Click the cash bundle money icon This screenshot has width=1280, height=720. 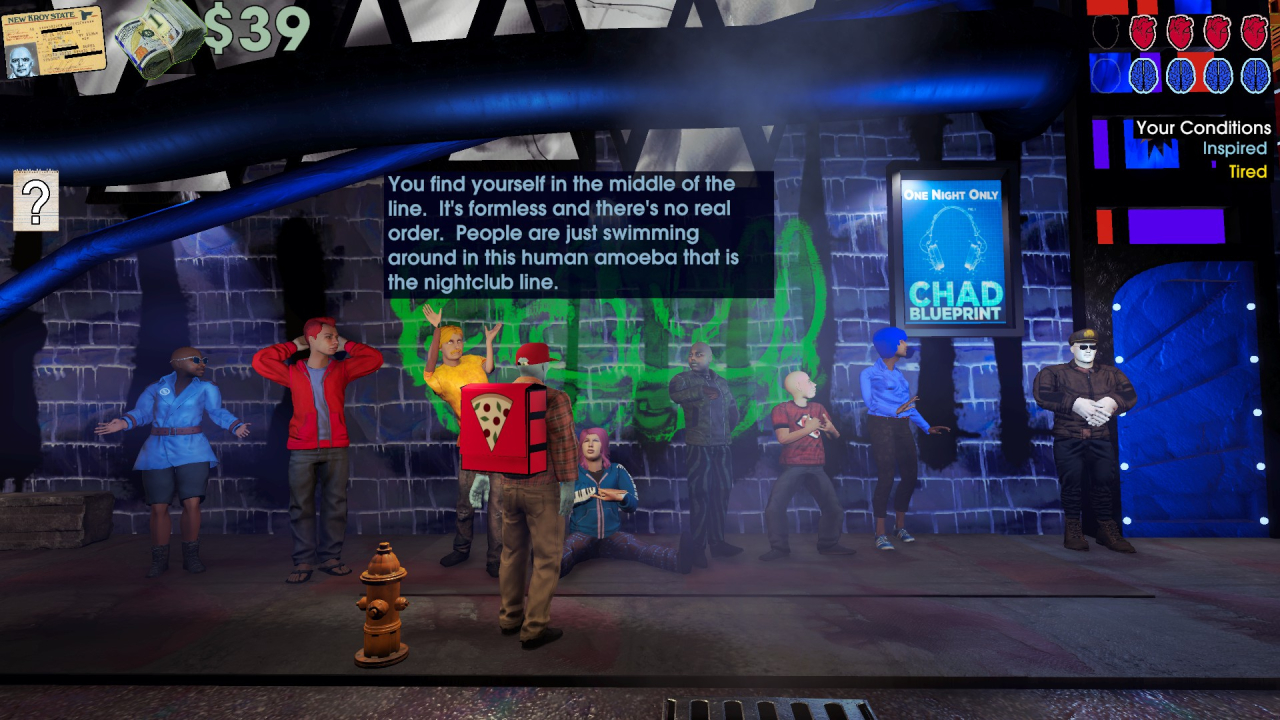(x=157, y=39)
